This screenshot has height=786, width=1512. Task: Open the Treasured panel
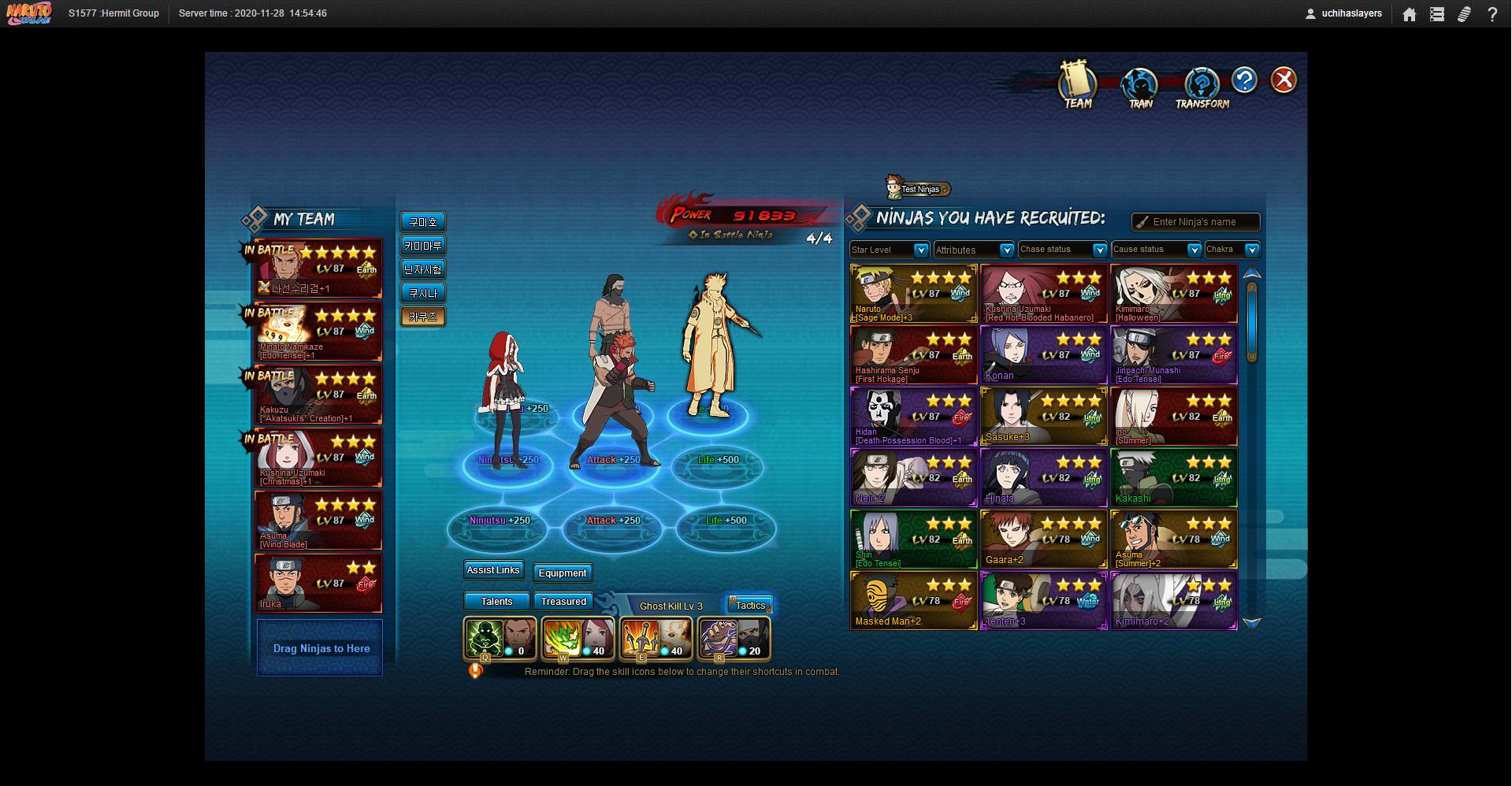click(563, 602)
